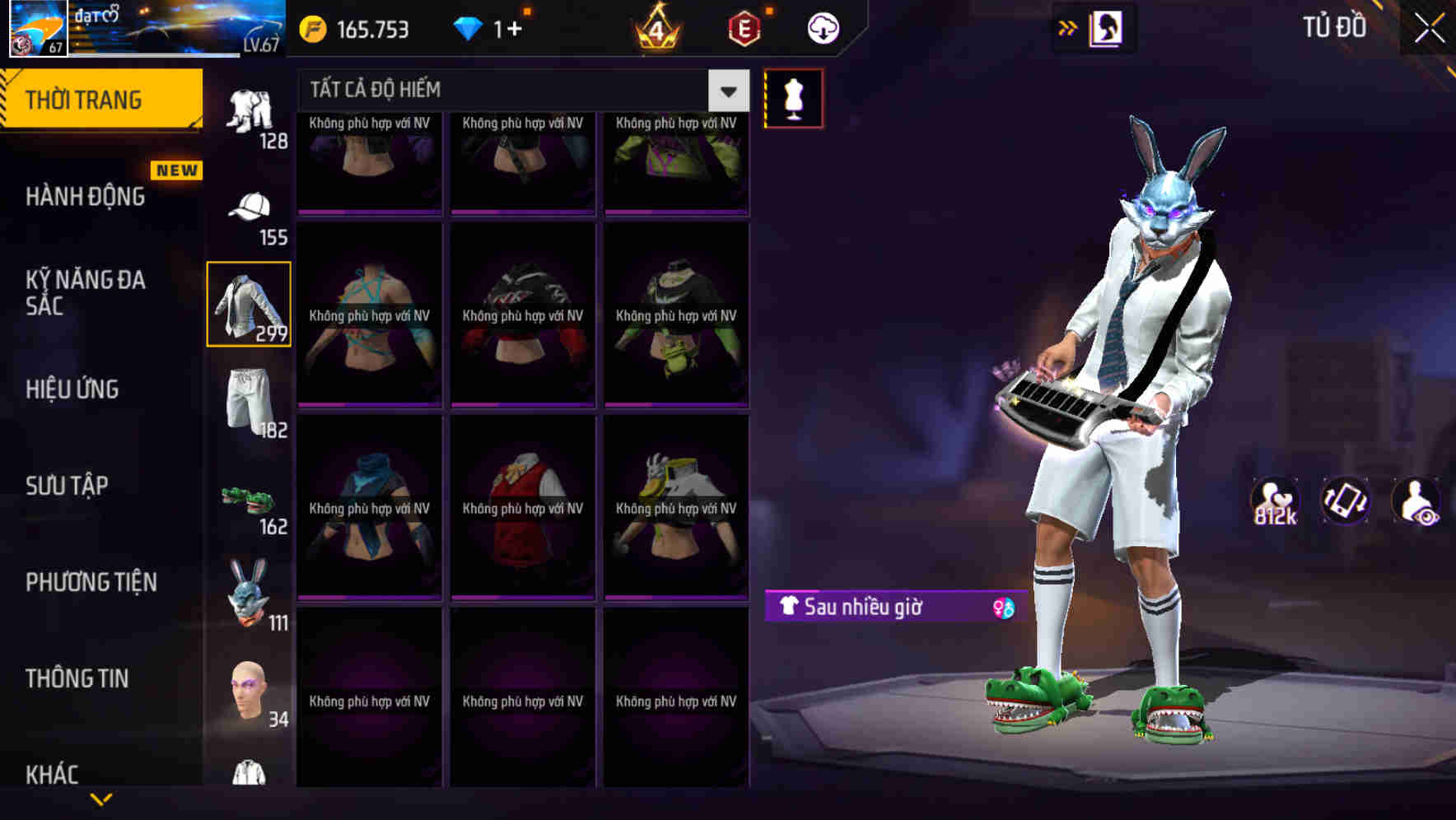
Task: Select the shirt and tie item icon numbered 299
Action: click(249, 305)
